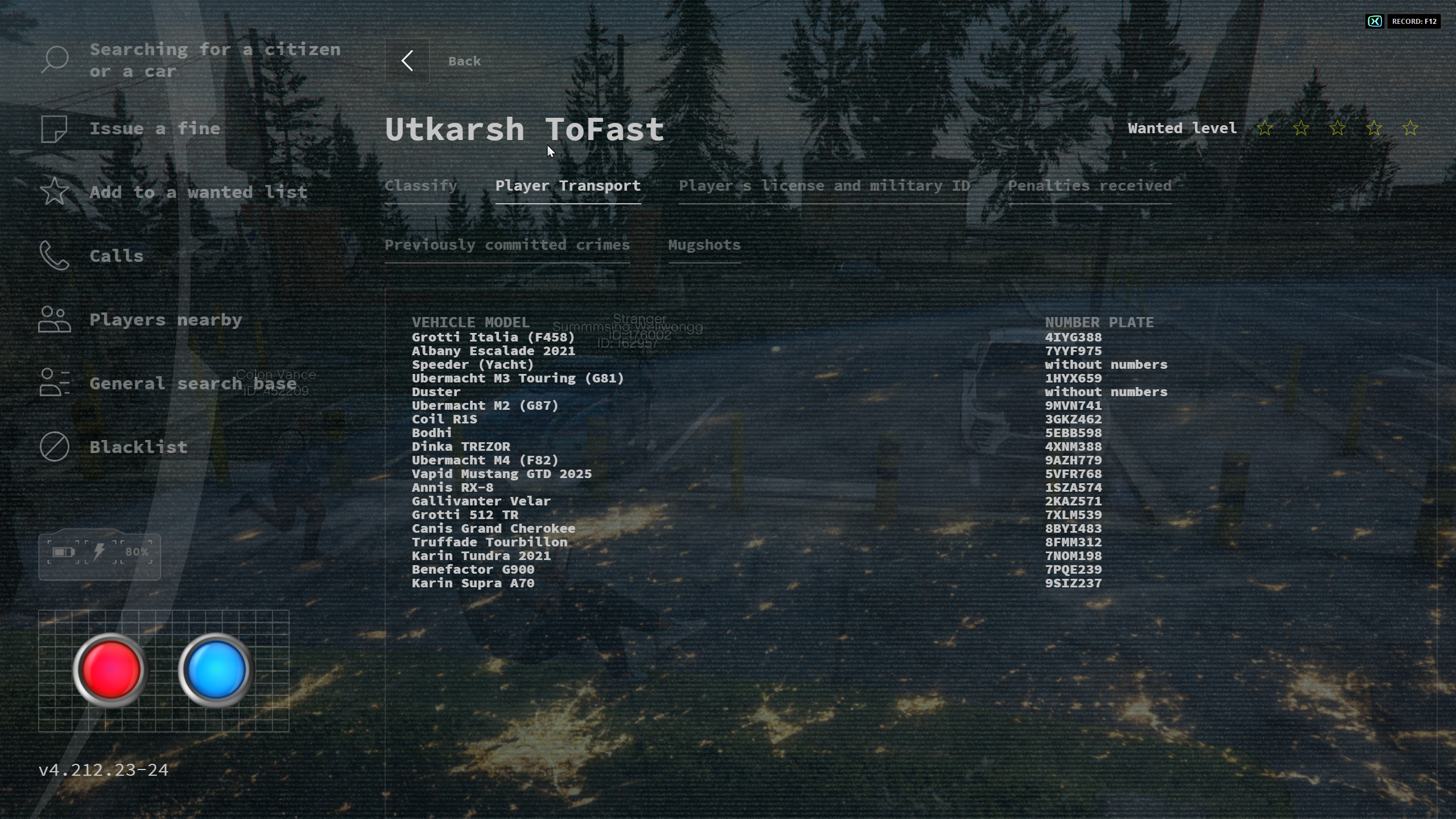
Task: Show Previously committed crimes tab
Action: coord(506,245)
